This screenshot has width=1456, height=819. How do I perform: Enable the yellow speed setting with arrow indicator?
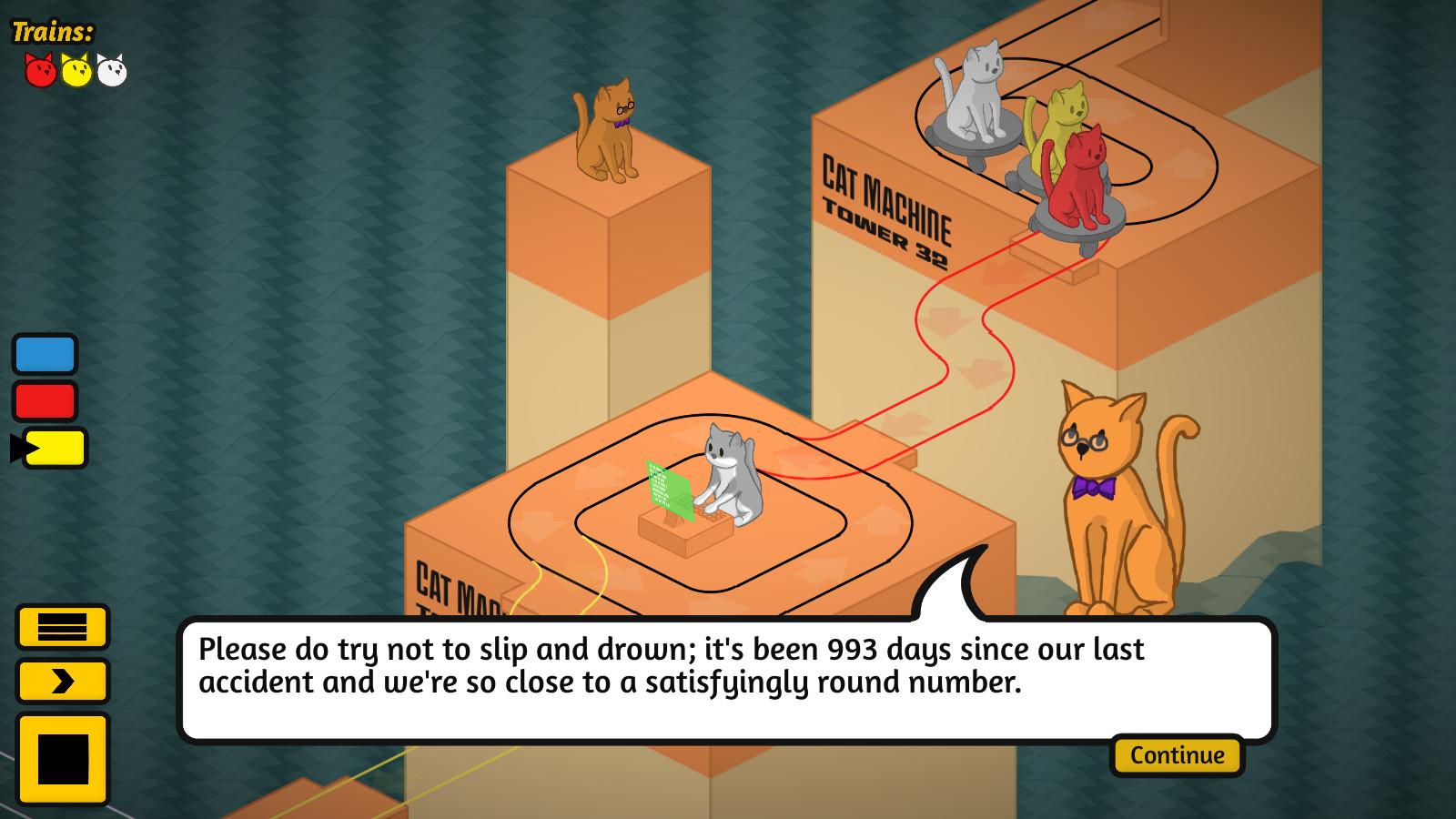coord(55,448)
